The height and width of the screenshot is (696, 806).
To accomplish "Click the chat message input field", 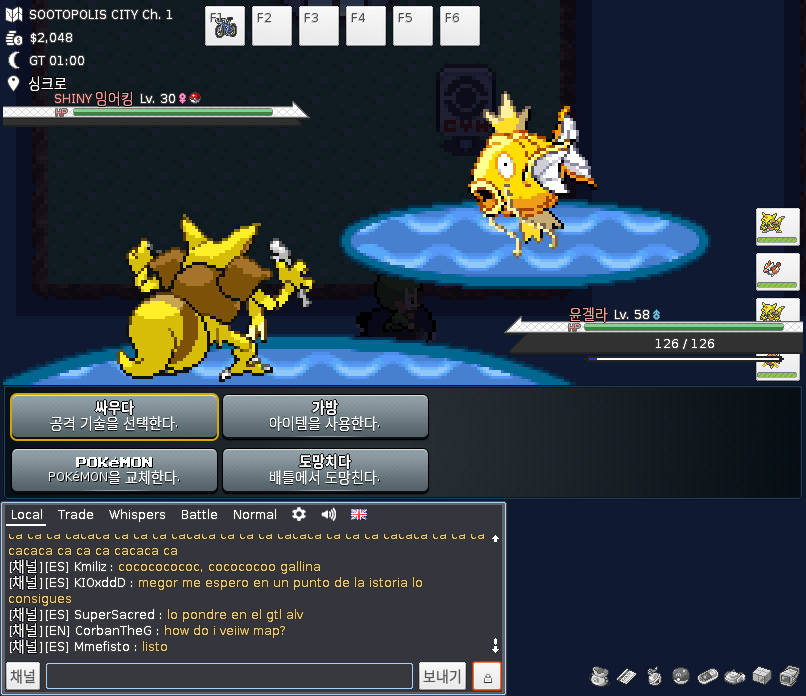I will [x=229, y=677].
